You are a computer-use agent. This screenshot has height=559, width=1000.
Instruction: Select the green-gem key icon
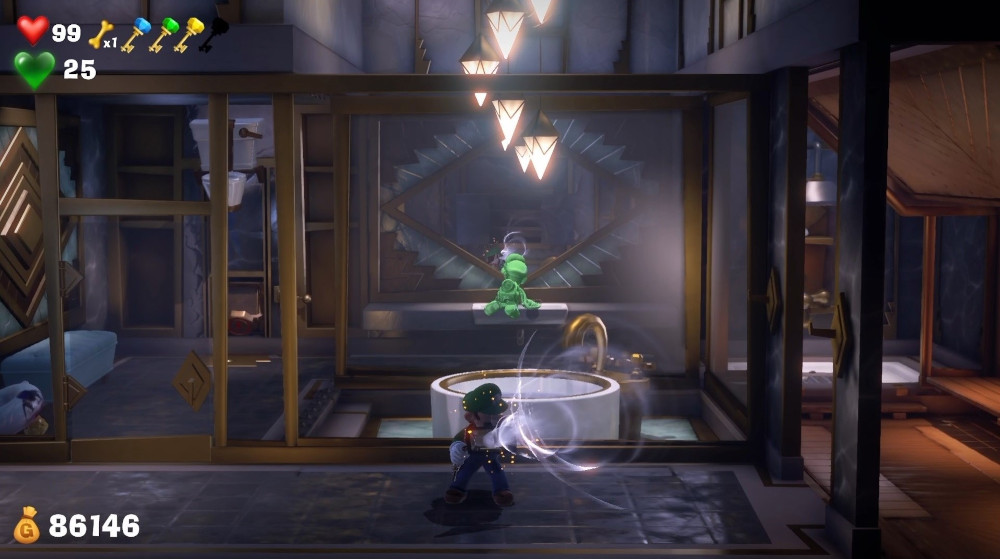162,35
